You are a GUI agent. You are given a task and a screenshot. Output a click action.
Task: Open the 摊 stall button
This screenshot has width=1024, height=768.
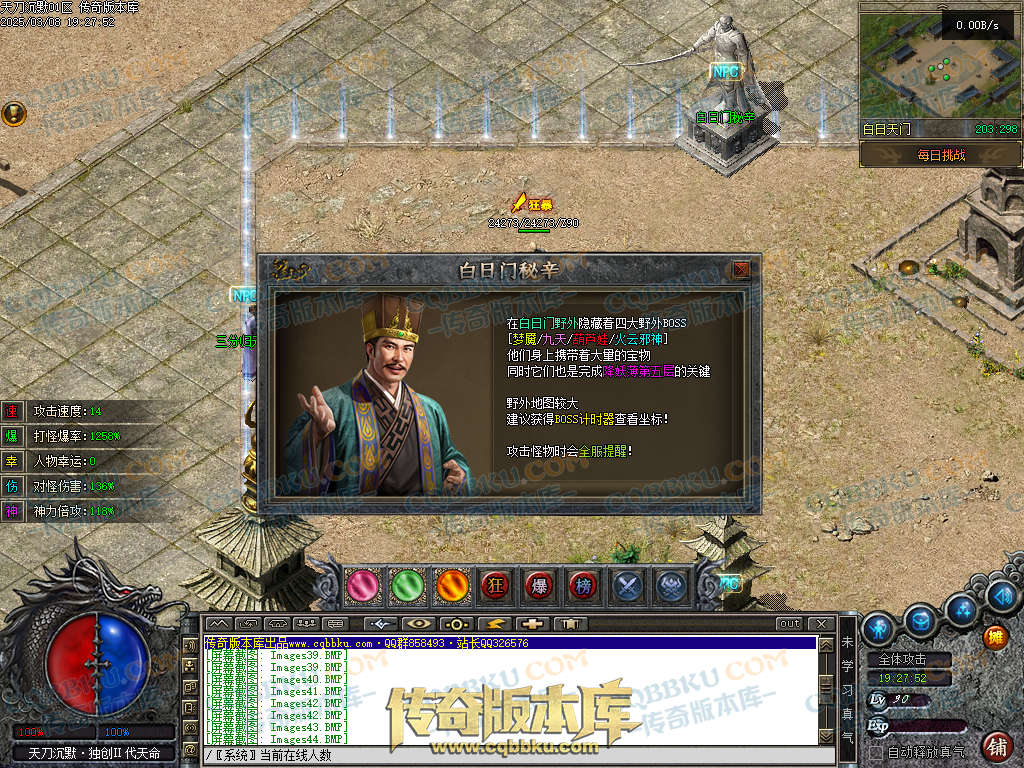(x=995, y=637)
